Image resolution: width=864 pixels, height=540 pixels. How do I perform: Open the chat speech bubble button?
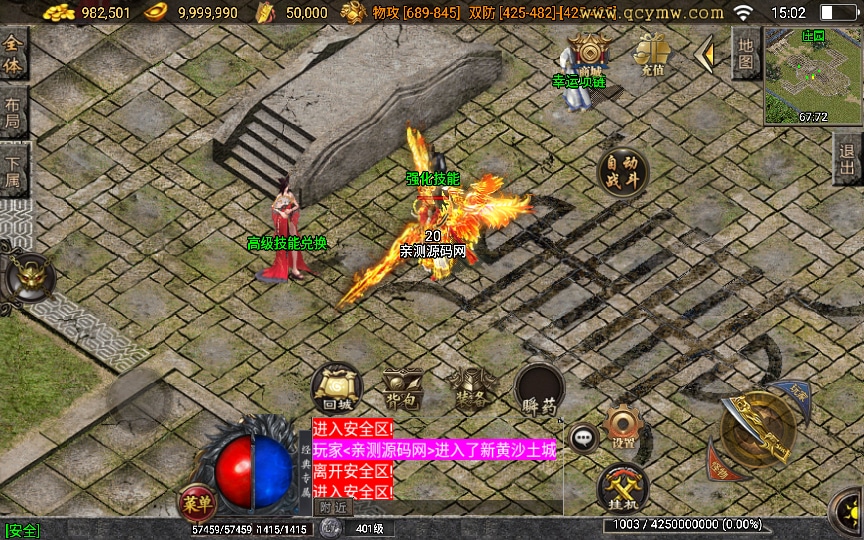583,437
